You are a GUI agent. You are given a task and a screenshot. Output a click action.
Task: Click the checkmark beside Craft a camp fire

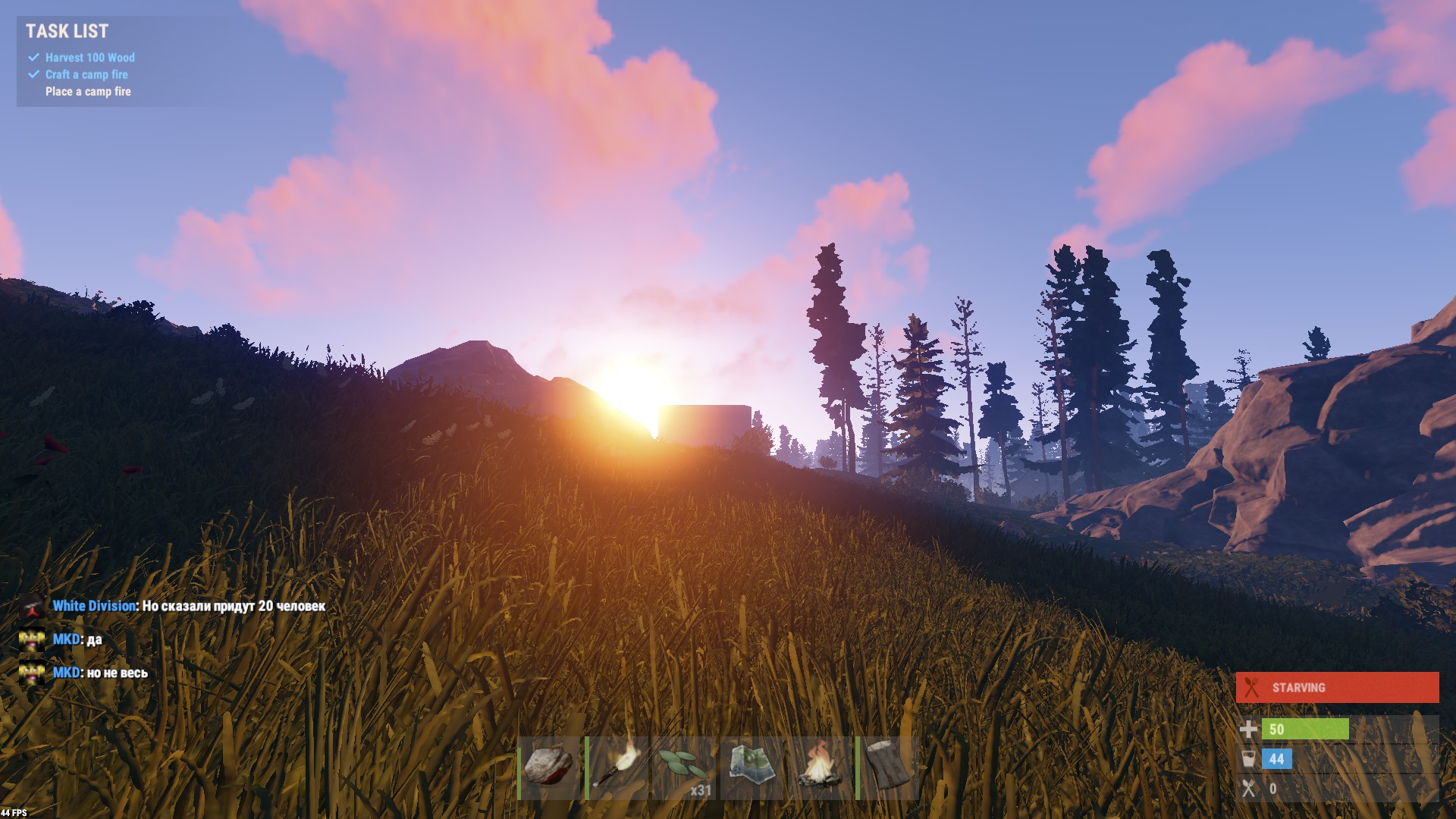tap(32, 74)
